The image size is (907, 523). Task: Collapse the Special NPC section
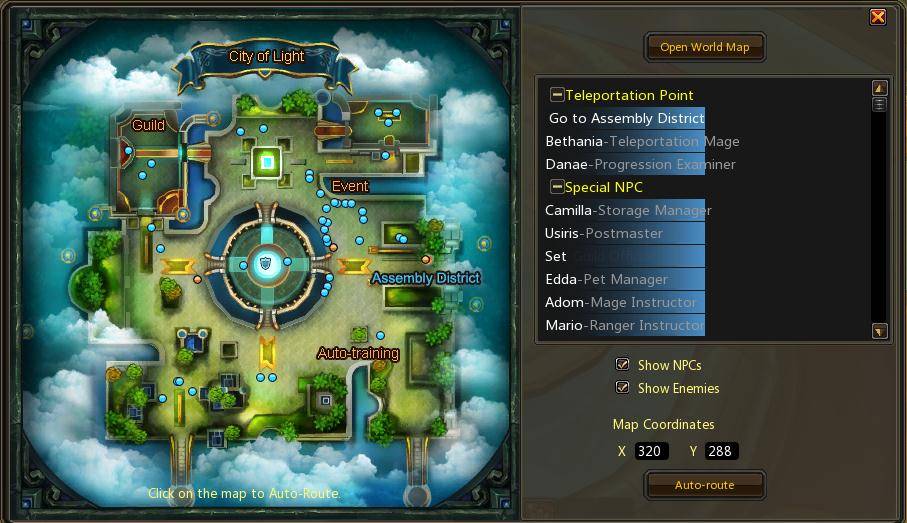(557, 187)
